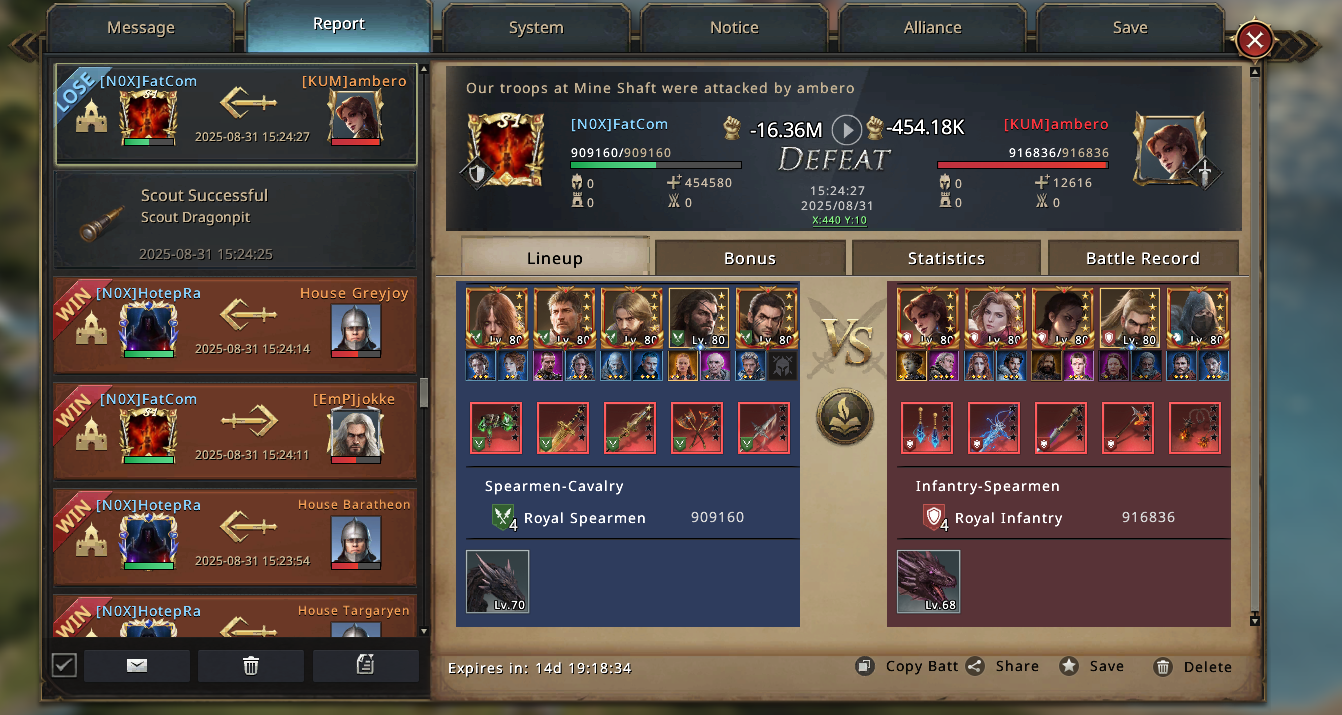The height and width of the screenshot is (715, 1342).
Task: Go to the Notice tab
Action: pyautogui.click(x=734, y=28)
